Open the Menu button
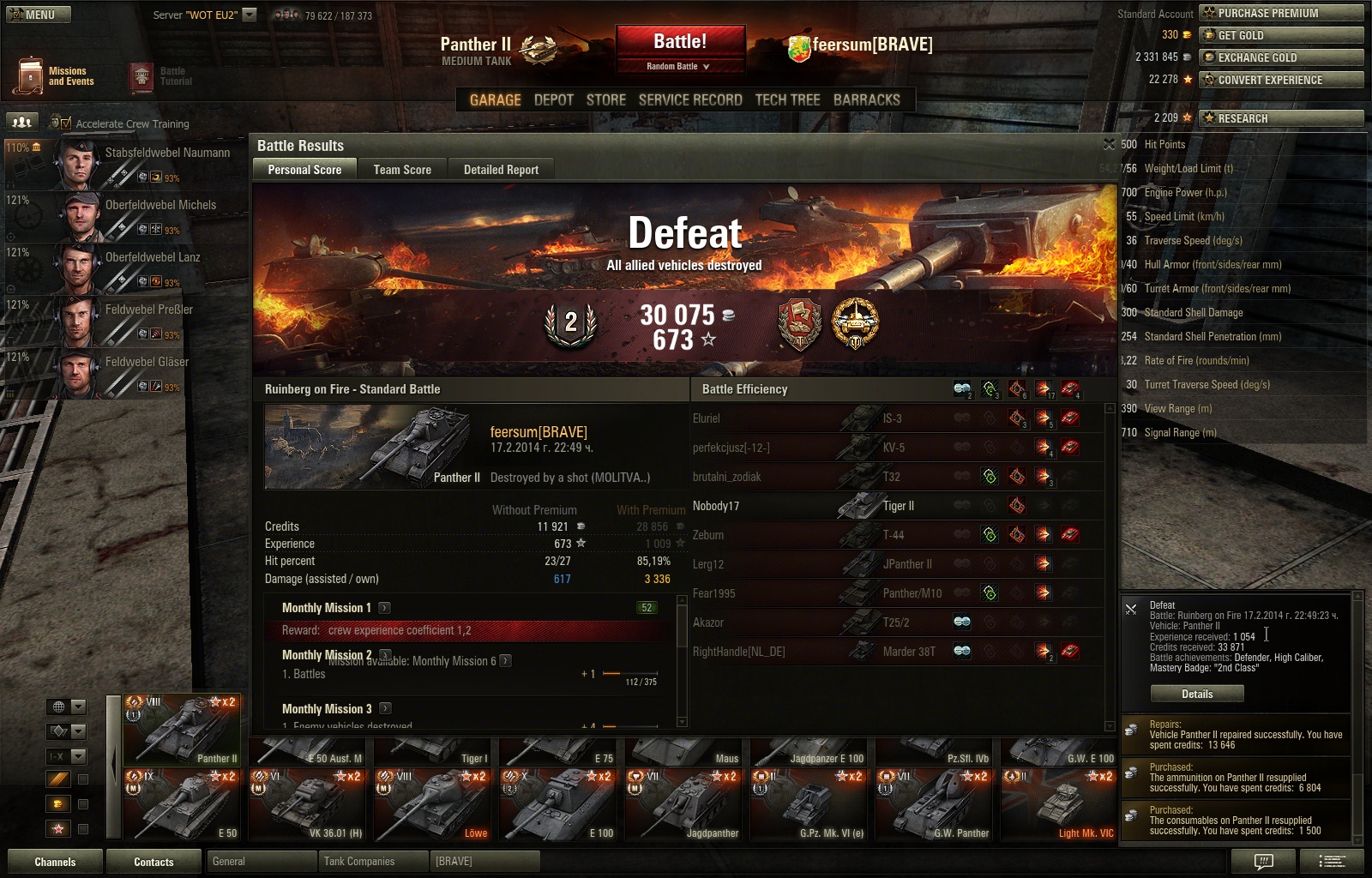This screenshot has height=878, width=1372. point(39,15)
